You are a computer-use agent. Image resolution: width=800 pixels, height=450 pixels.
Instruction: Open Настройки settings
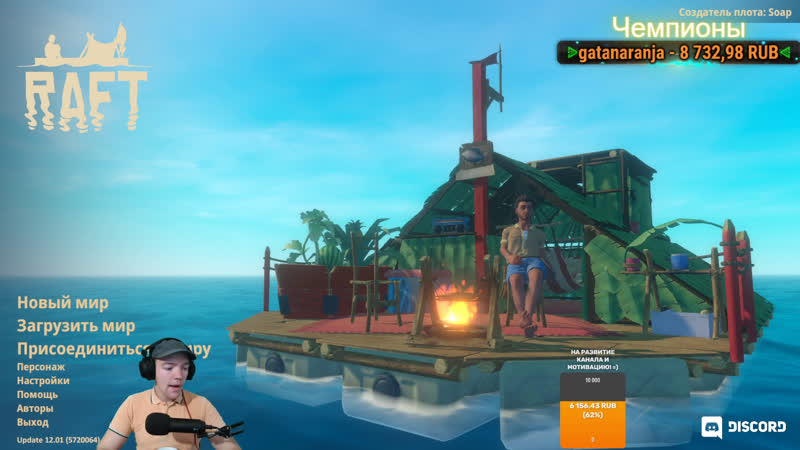point(43,381)
